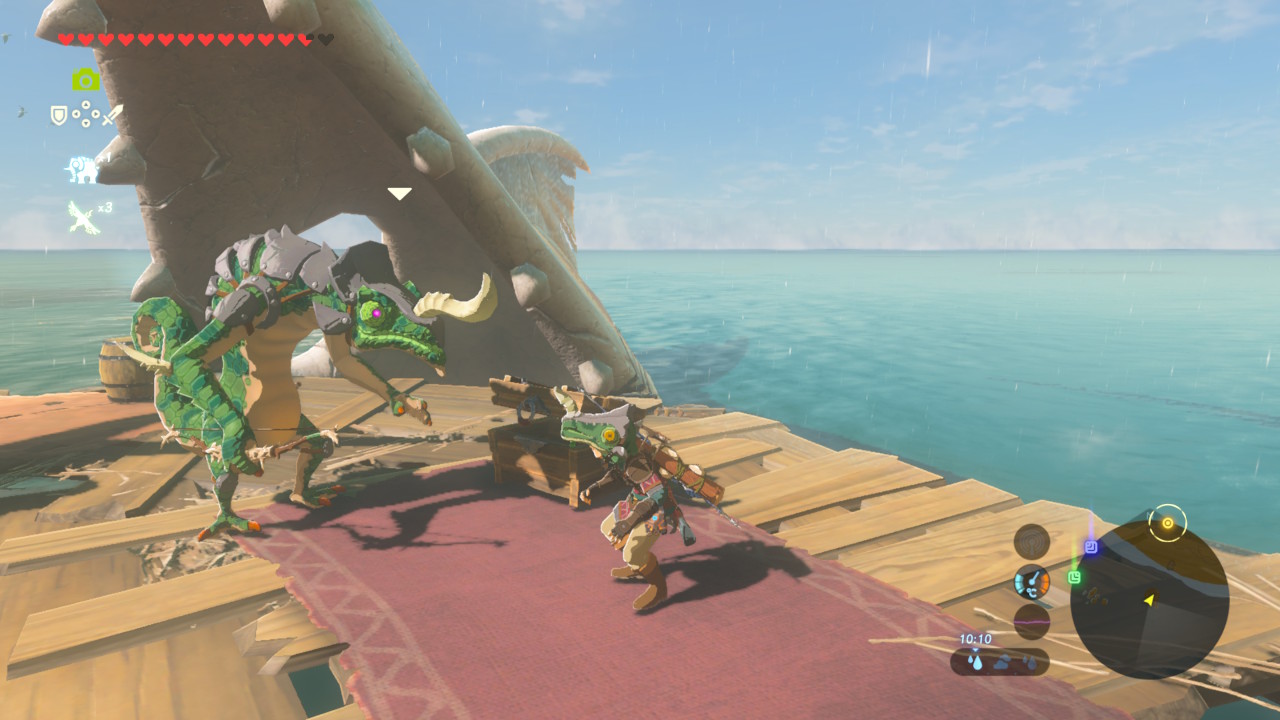1280x720 pixels.
Task: Click the noise level indicator circle
Action: [1031, 621]
